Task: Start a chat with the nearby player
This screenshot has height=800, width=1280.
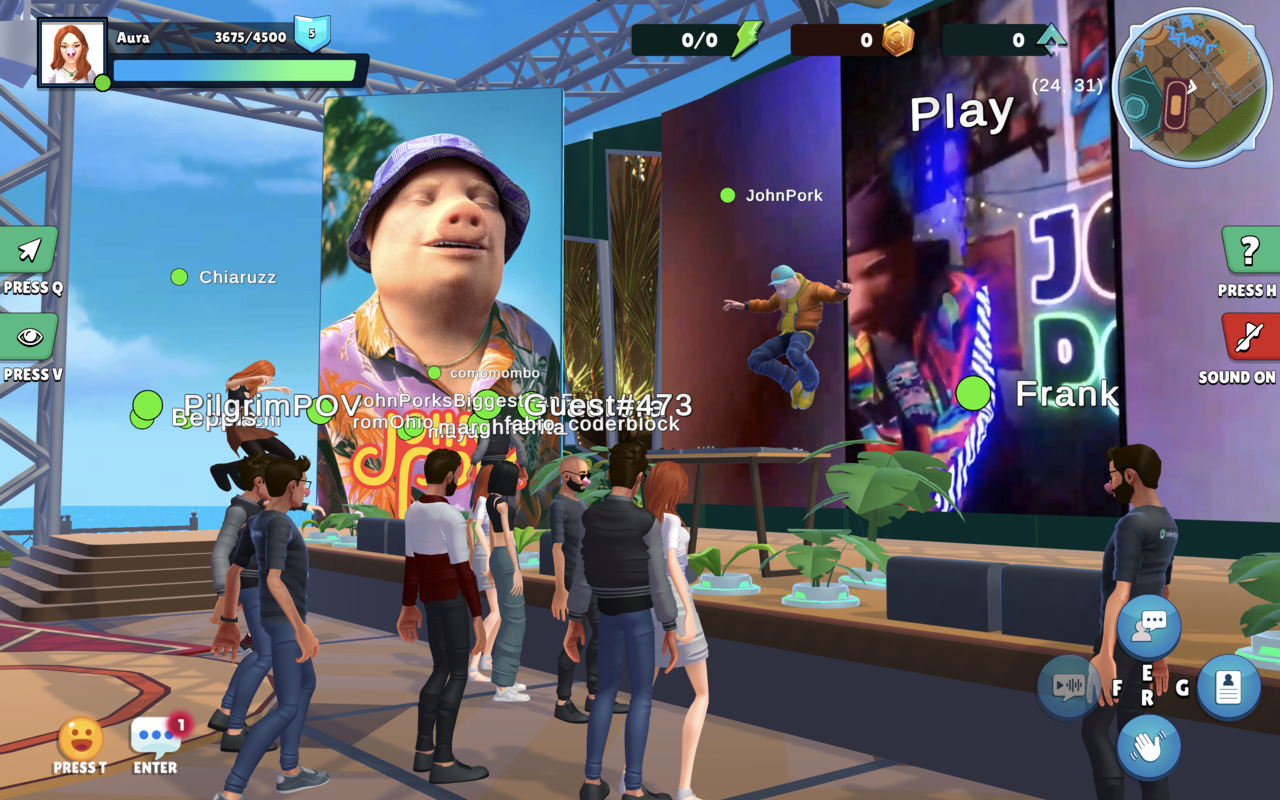Action: click(1148, 627)
